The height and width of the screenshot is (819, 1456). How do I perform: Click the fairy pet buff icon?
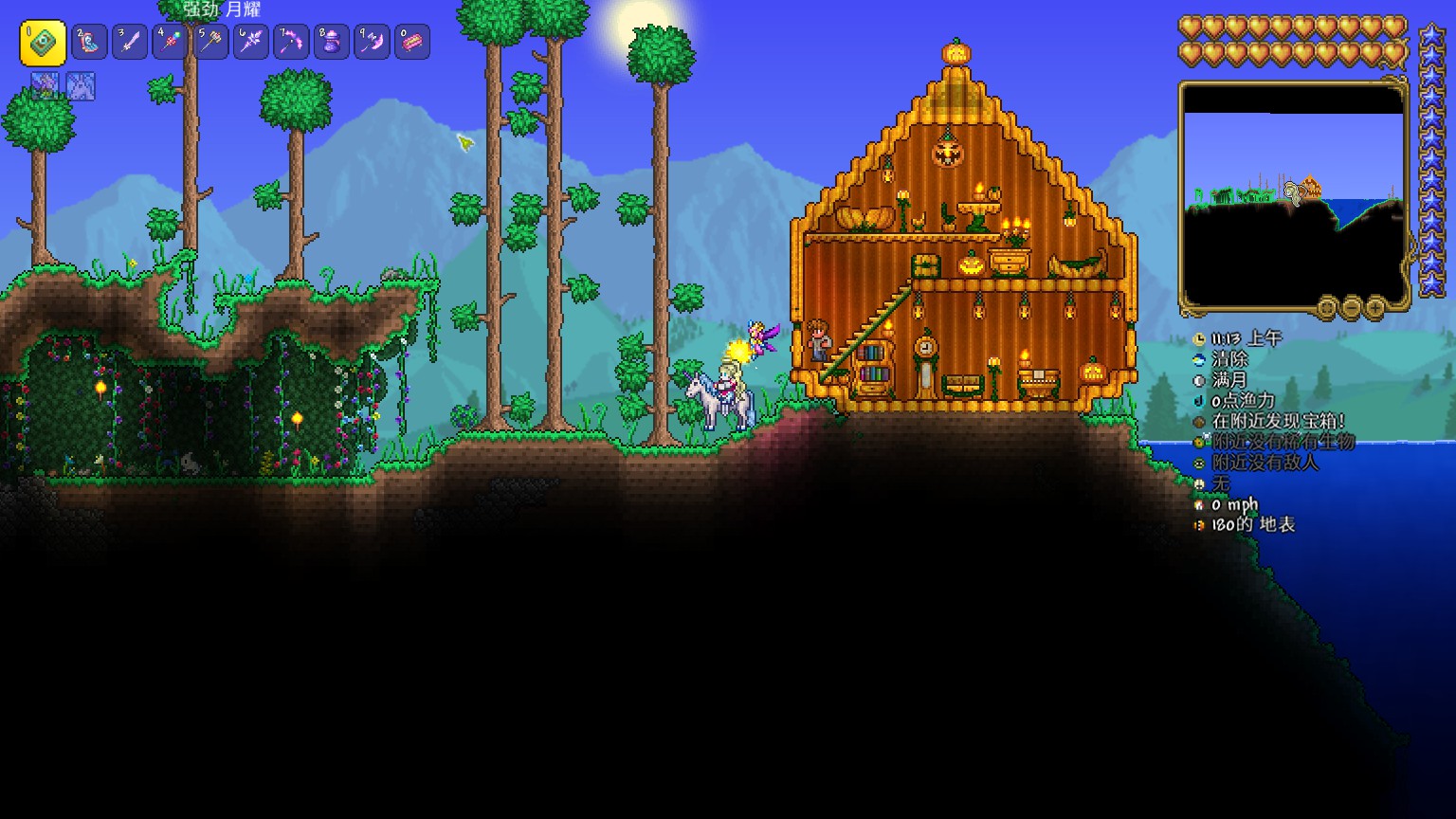pyautogui.click(x=45, y=87)
